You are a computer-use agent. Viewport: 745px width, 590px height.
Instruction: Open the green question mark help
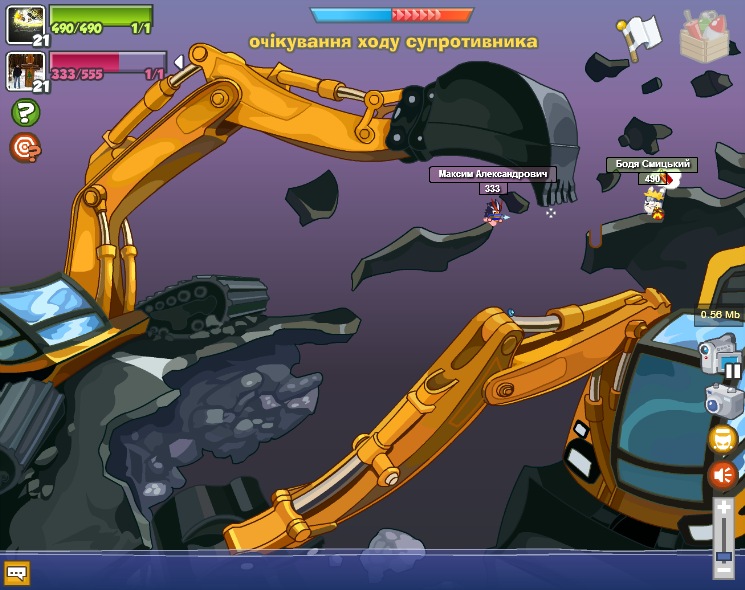(x=25, y=112)
